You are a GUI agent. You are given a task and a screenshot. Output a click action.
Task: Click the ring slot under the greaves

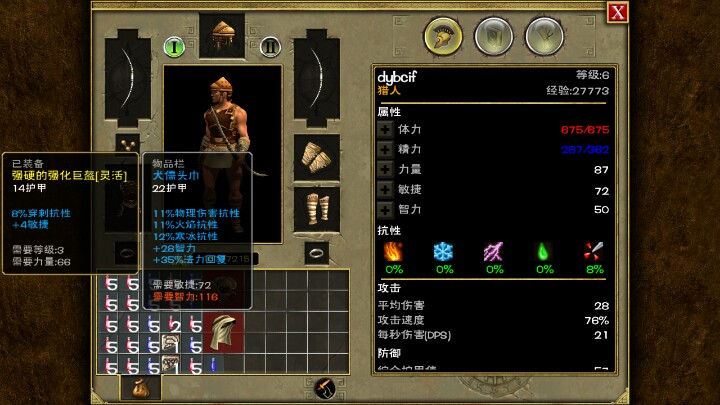pyautogui.click(x=317, y=252)
